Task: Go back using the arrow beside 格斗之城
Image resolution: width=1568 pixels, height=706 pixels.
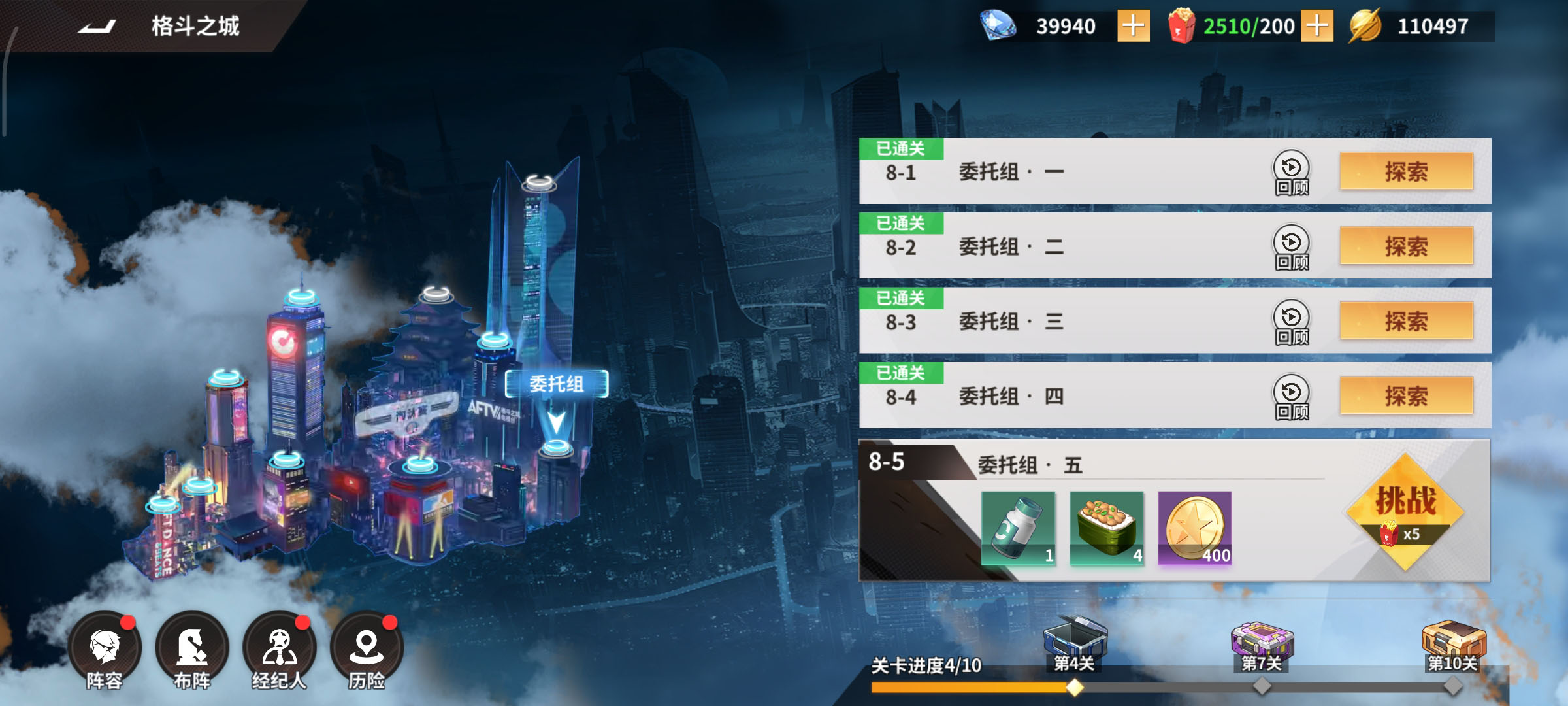Action: coord(97,26)
